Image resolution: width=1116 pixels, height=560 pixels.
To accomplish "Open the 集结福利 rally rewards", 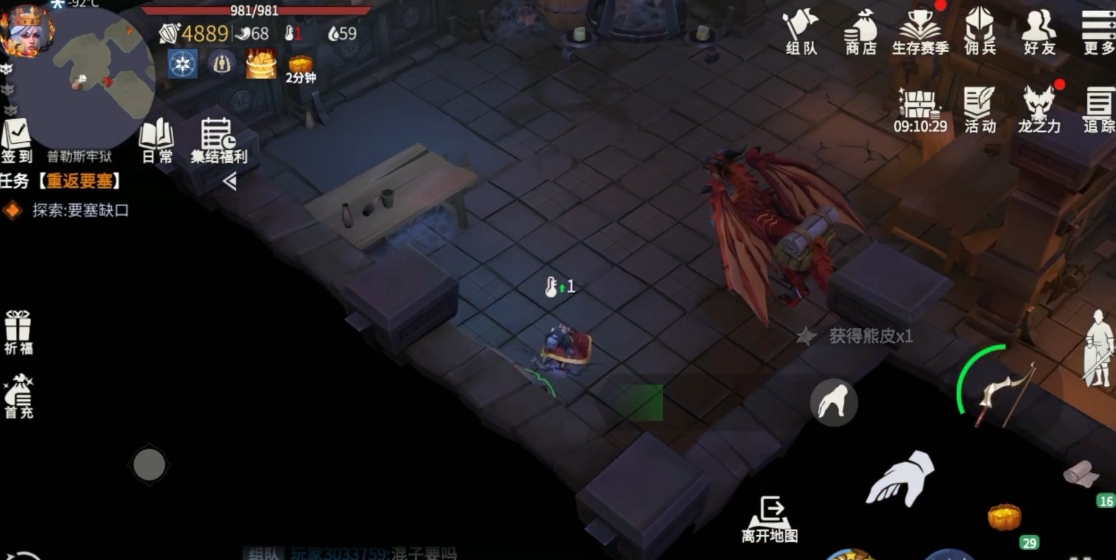I will [x=218, y=140].
